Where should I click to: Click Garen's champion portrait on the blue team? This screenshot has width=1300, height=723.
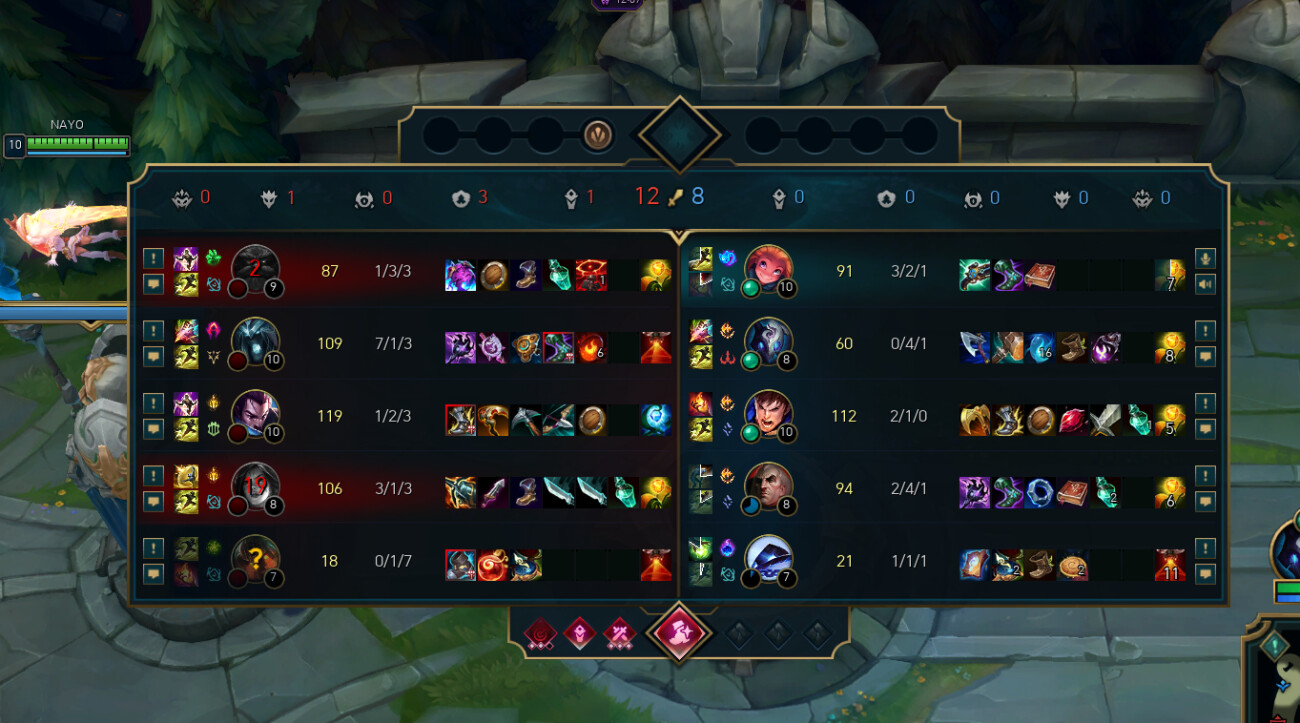pyautogui.click(x=768, y=415)
